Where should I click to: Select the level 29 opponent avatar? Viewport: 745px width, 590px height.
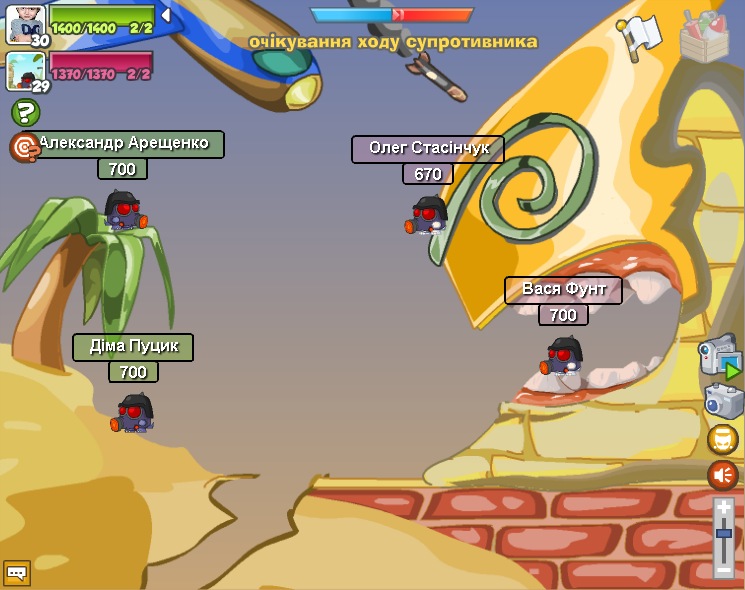click(x=24, y=70)
